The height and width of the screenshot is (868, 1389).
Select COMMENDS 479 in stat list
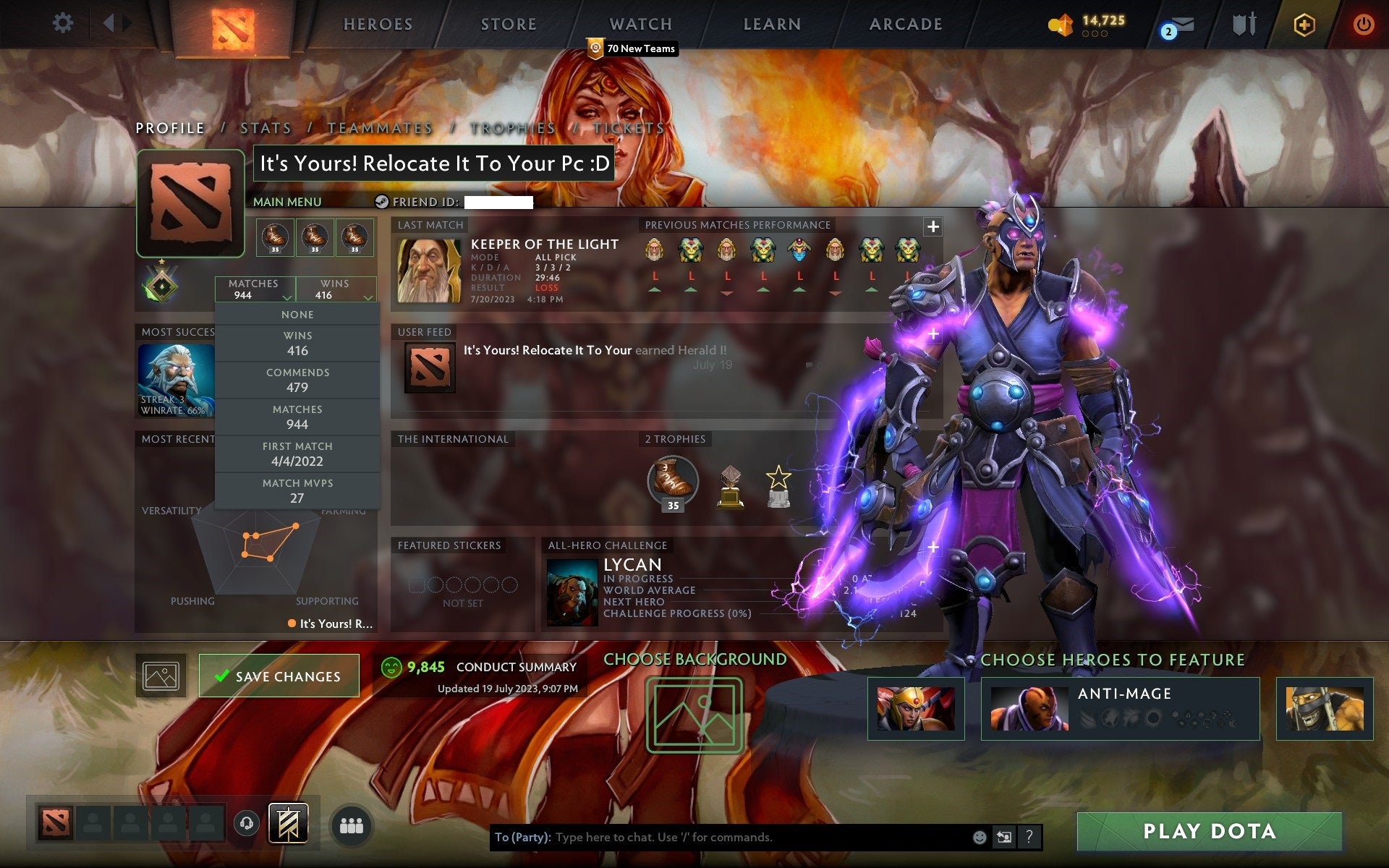[298, 380]
